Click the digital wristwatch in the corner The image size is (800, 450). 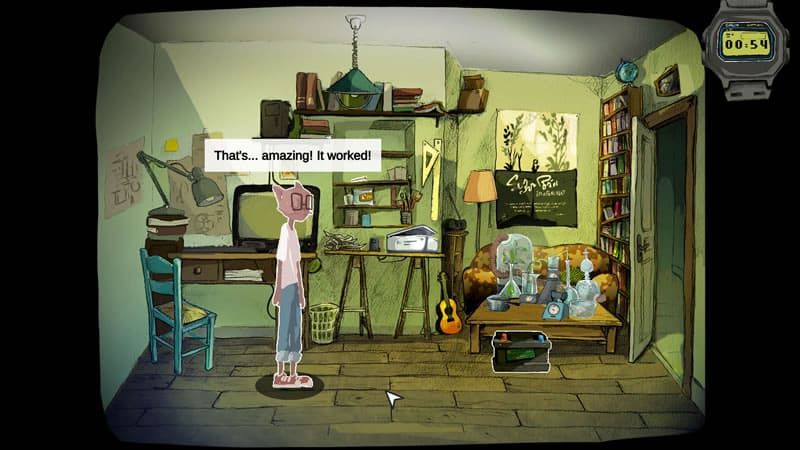pos(746,44)
